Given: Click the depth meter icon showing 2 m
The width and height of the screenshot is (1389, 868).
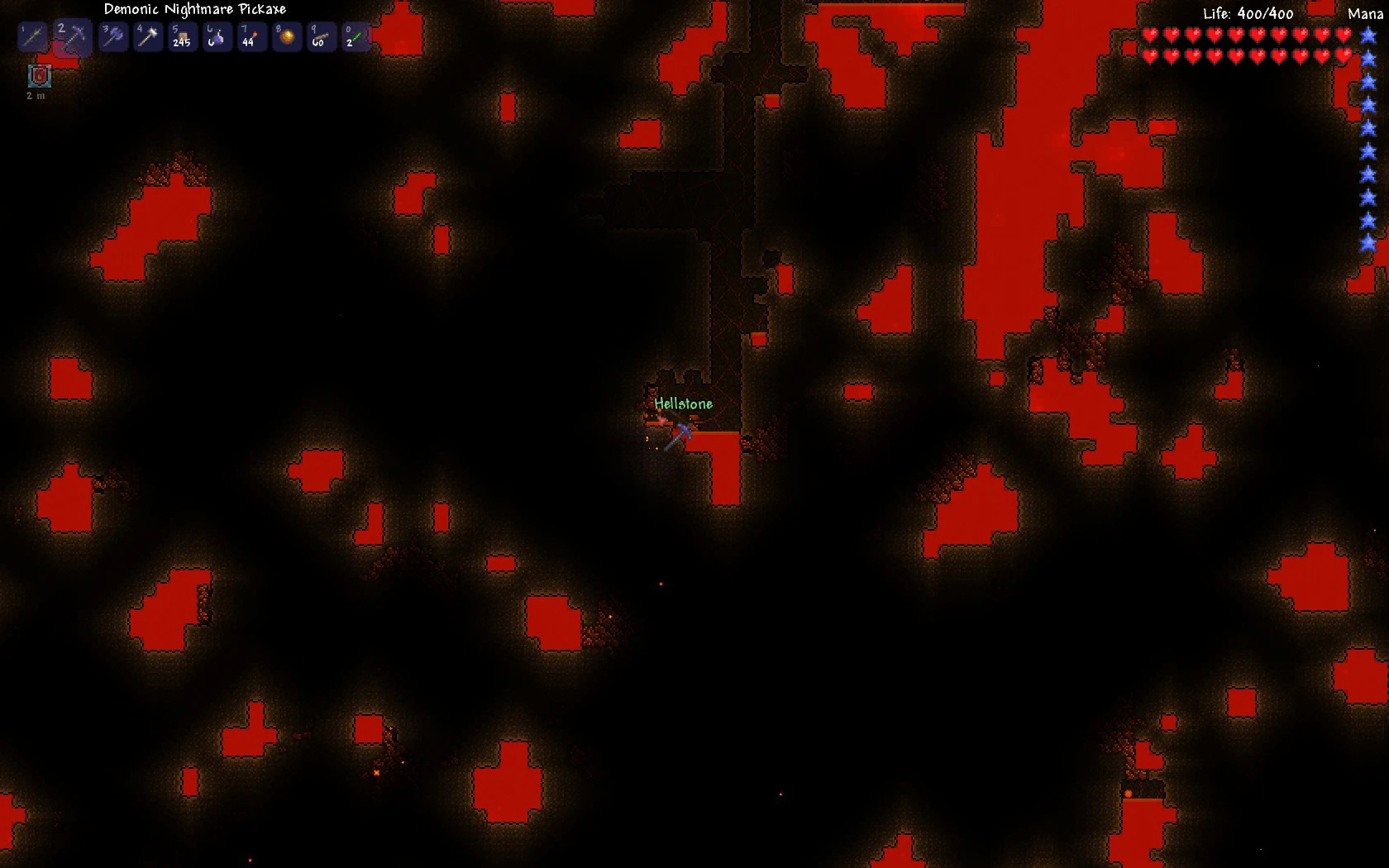Looking at the screenshot, I should pos(38,77).
